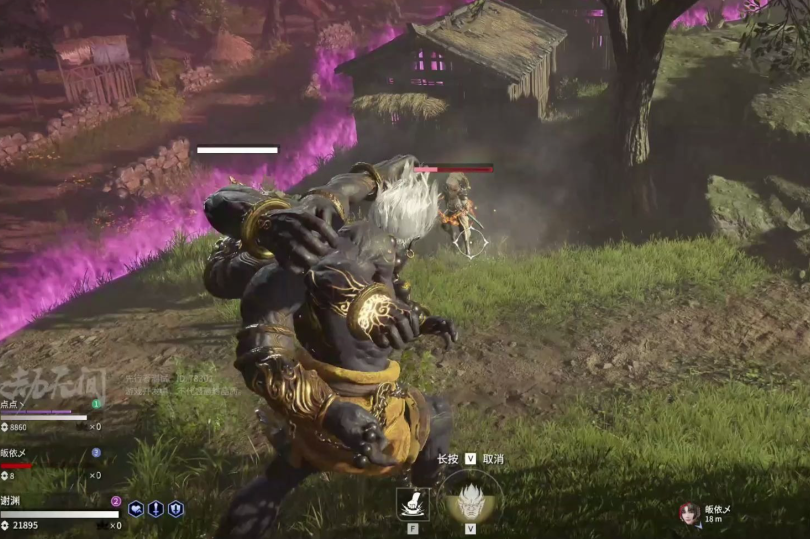The image size is (810, 539).
Task: Select the shield buff hexagon icon
Action: coord(176,509)
